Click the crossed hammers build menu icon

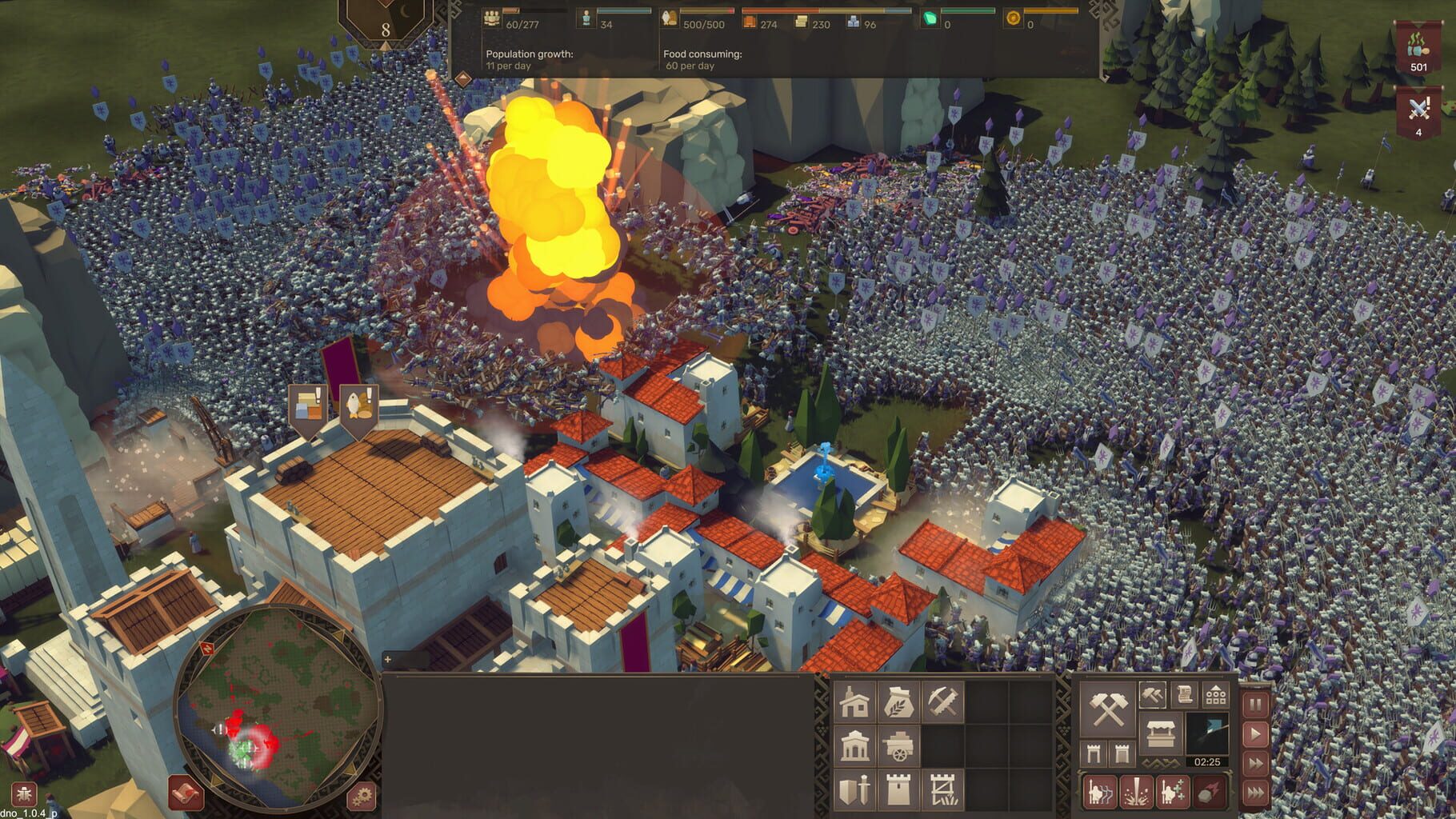(1106, 710)
